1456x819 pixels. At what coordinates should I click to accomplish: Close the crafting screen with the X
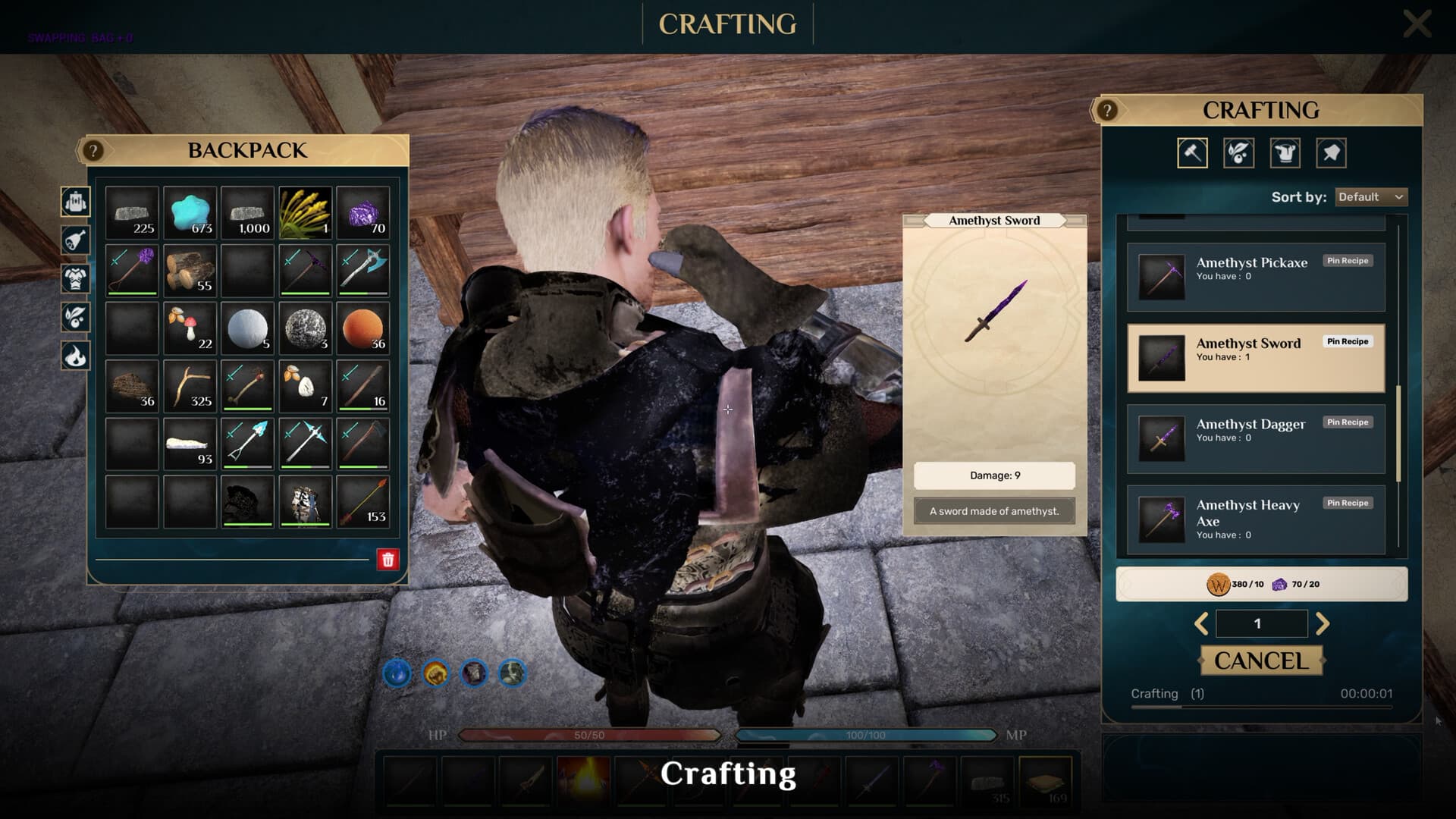[1417, 24]
